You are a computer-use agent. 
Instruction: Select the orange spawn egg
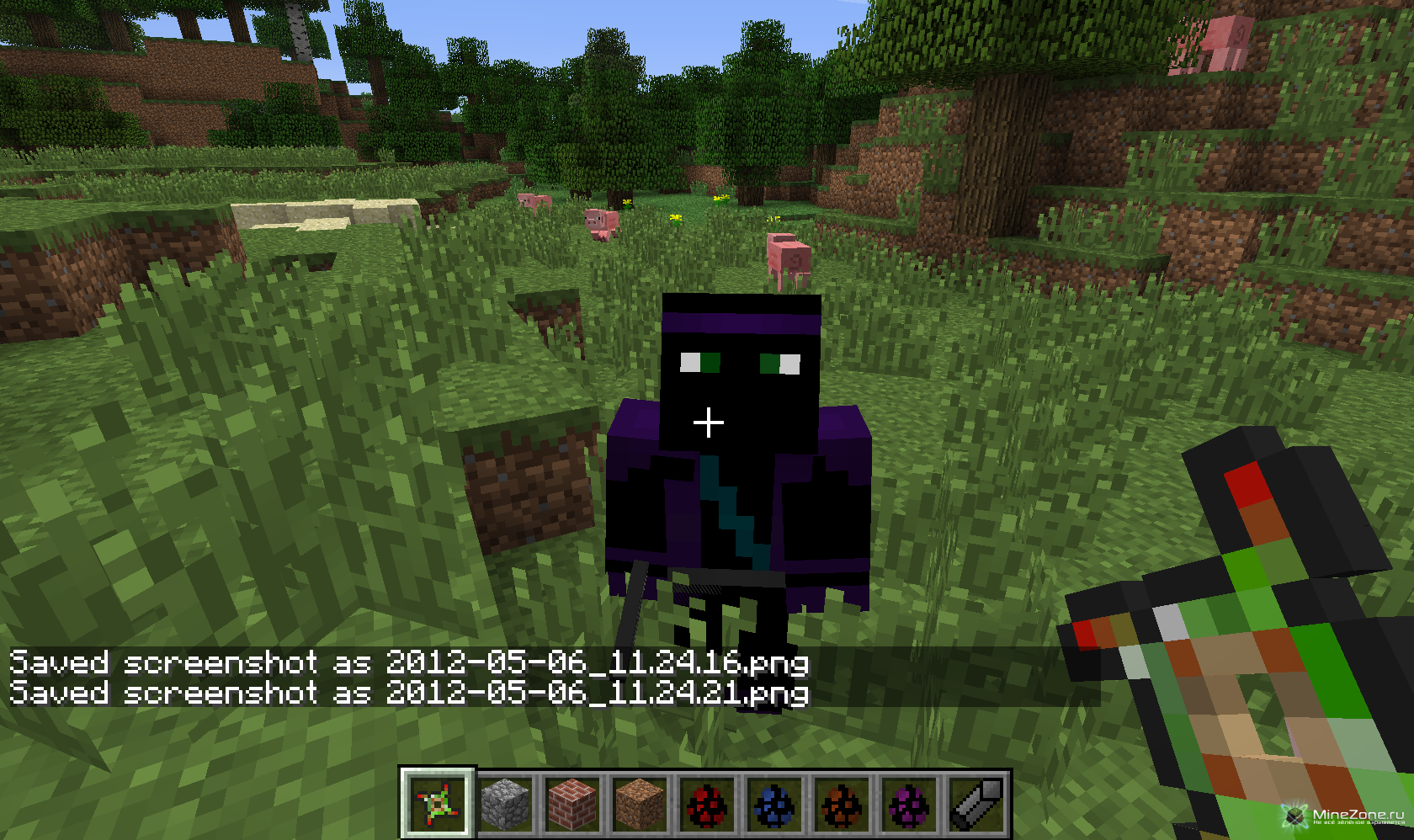(842, 803)
